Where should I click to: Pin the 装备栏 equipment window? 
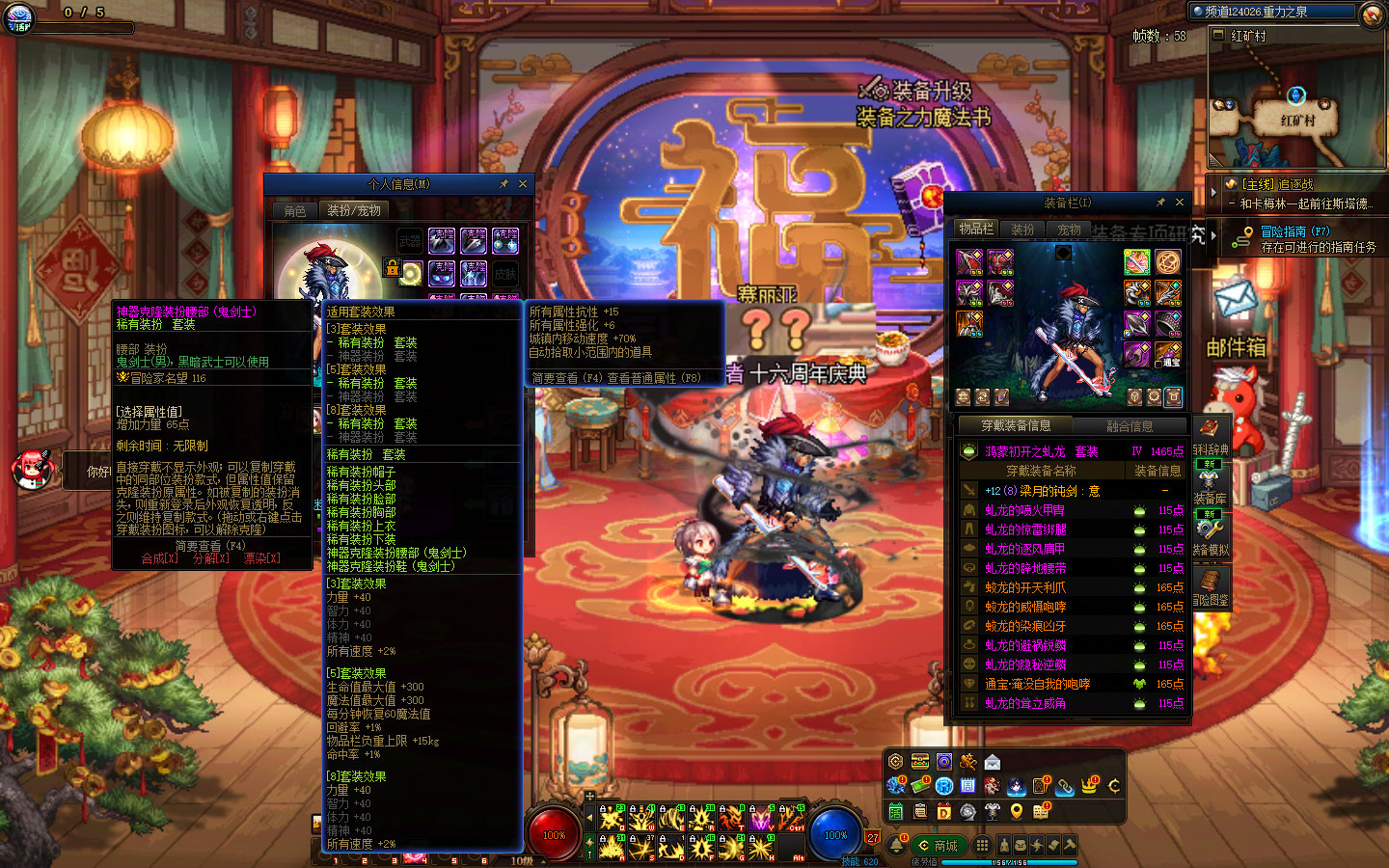tap(1160, 203)
